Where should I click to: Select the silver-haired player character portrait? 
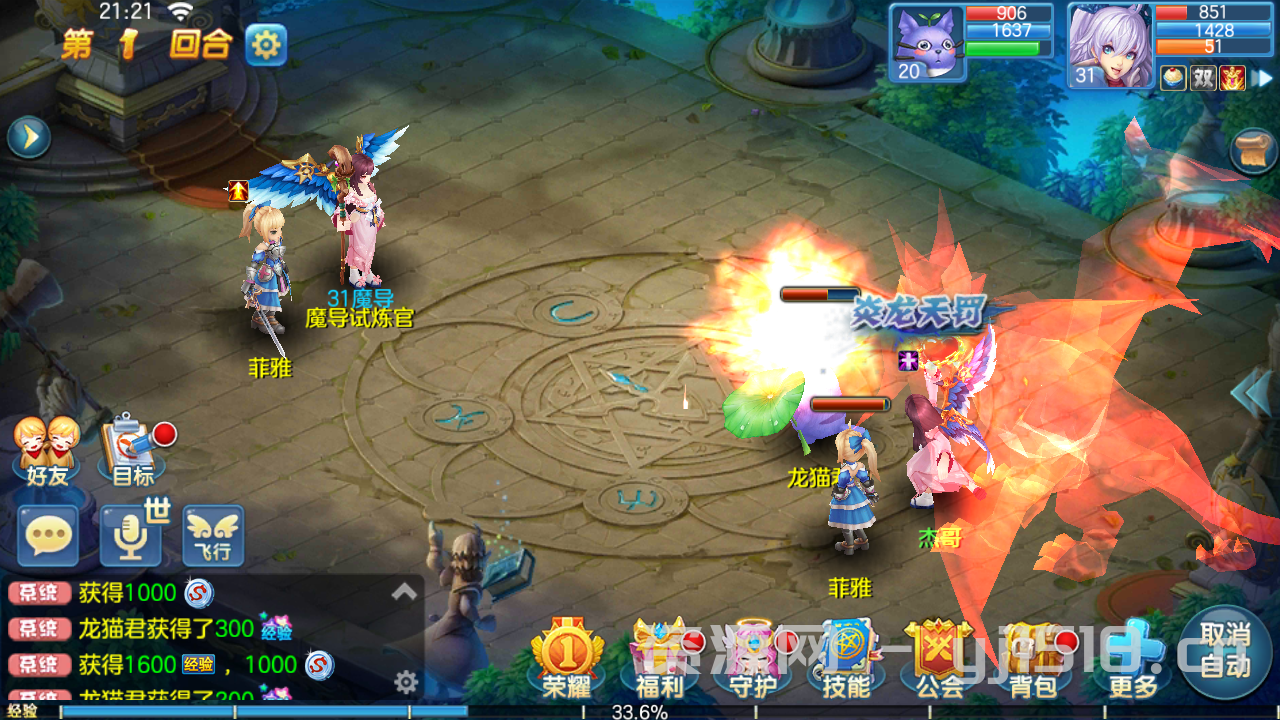[1109, 45]
